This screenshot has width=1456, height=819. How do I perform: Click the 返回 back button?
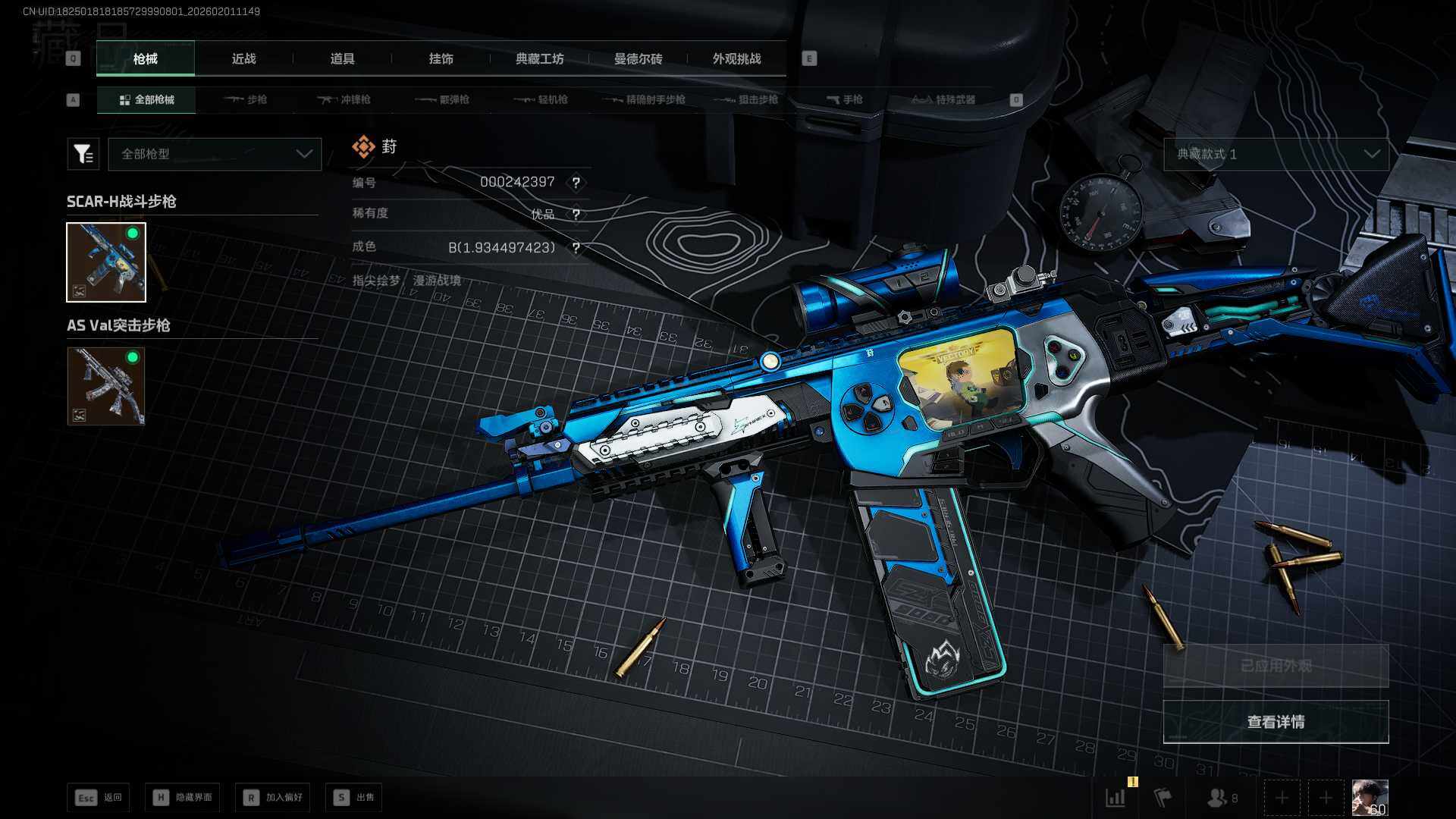99,797
